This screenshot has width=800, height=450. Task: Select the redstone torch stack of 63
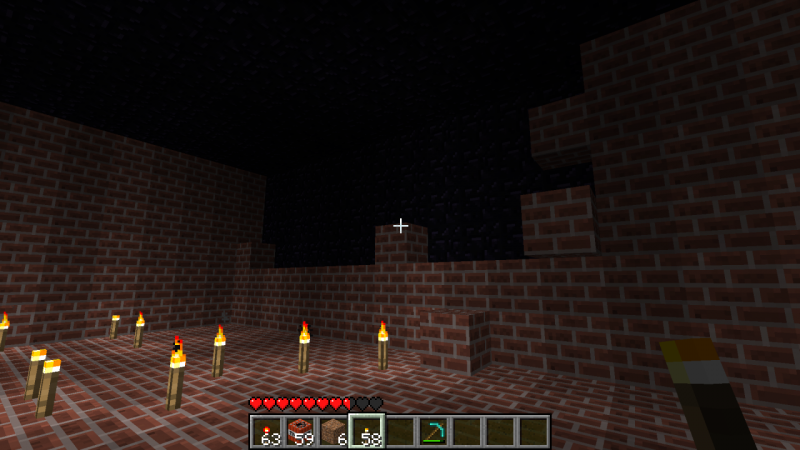[267, 431]
